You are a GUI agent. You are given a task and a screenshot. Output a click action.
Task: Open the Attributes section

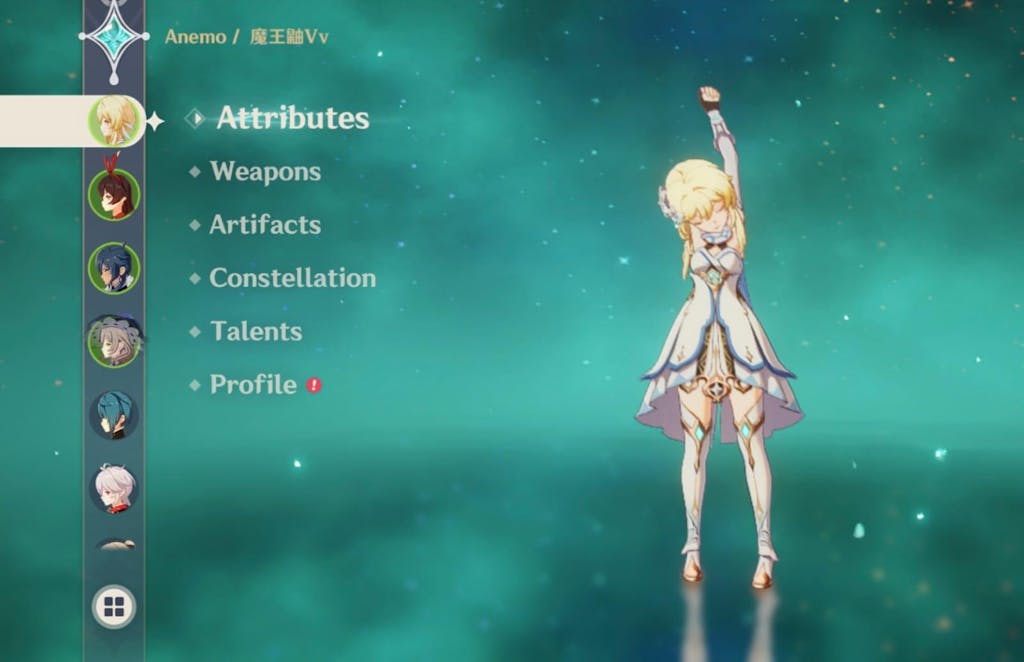[292, 118]
